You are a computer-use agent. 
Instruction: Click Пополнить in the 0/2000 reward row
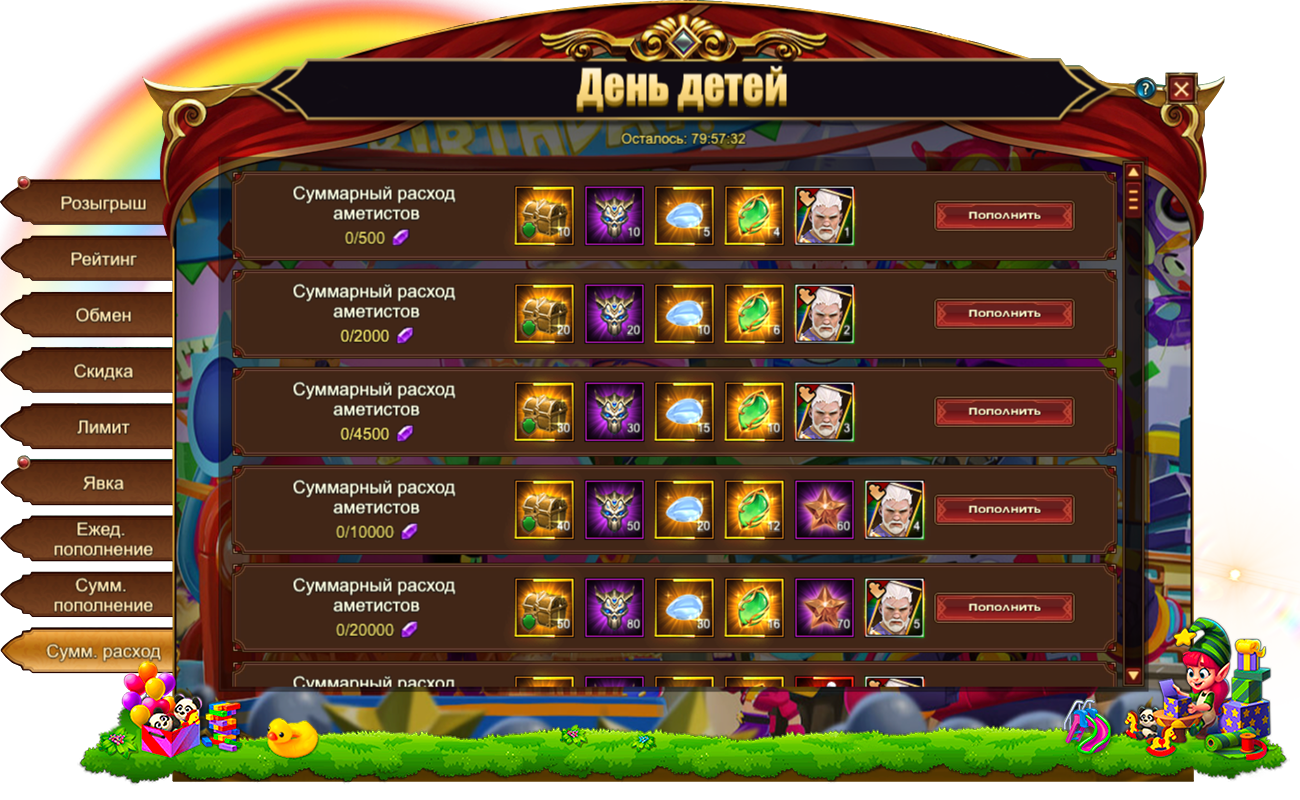click(1004, 313)
